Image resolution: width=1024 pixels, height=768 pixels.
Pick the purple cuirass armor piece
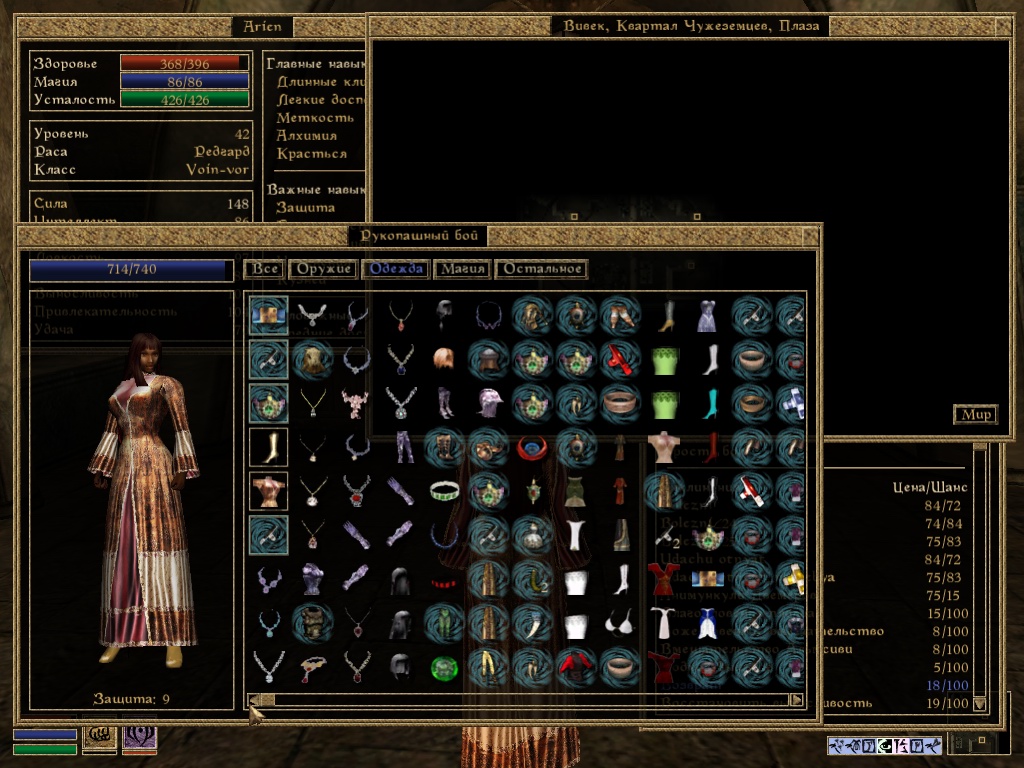pyautogui.click(x=312, y=579)
